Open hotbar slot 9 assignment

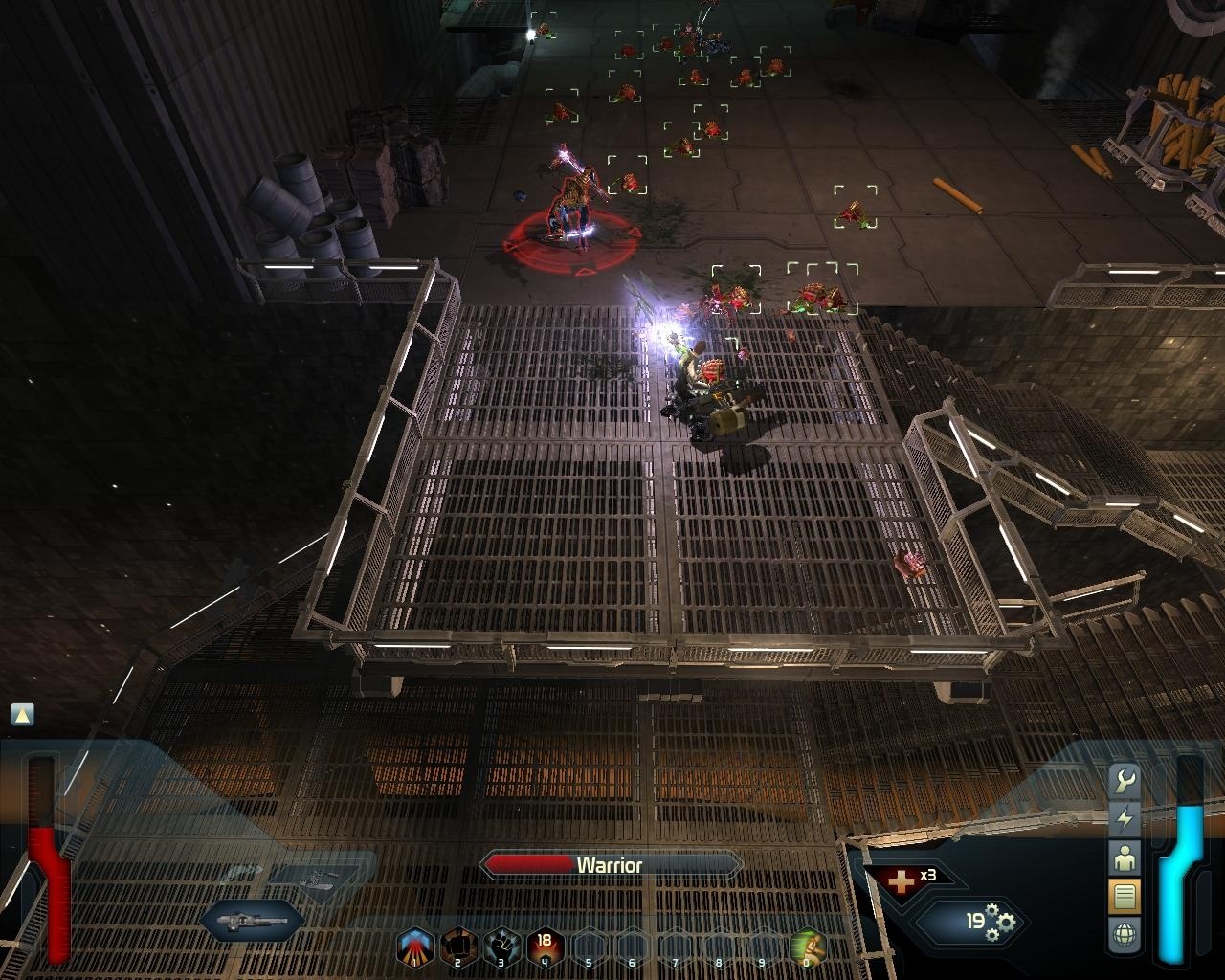tap(764, 943)
